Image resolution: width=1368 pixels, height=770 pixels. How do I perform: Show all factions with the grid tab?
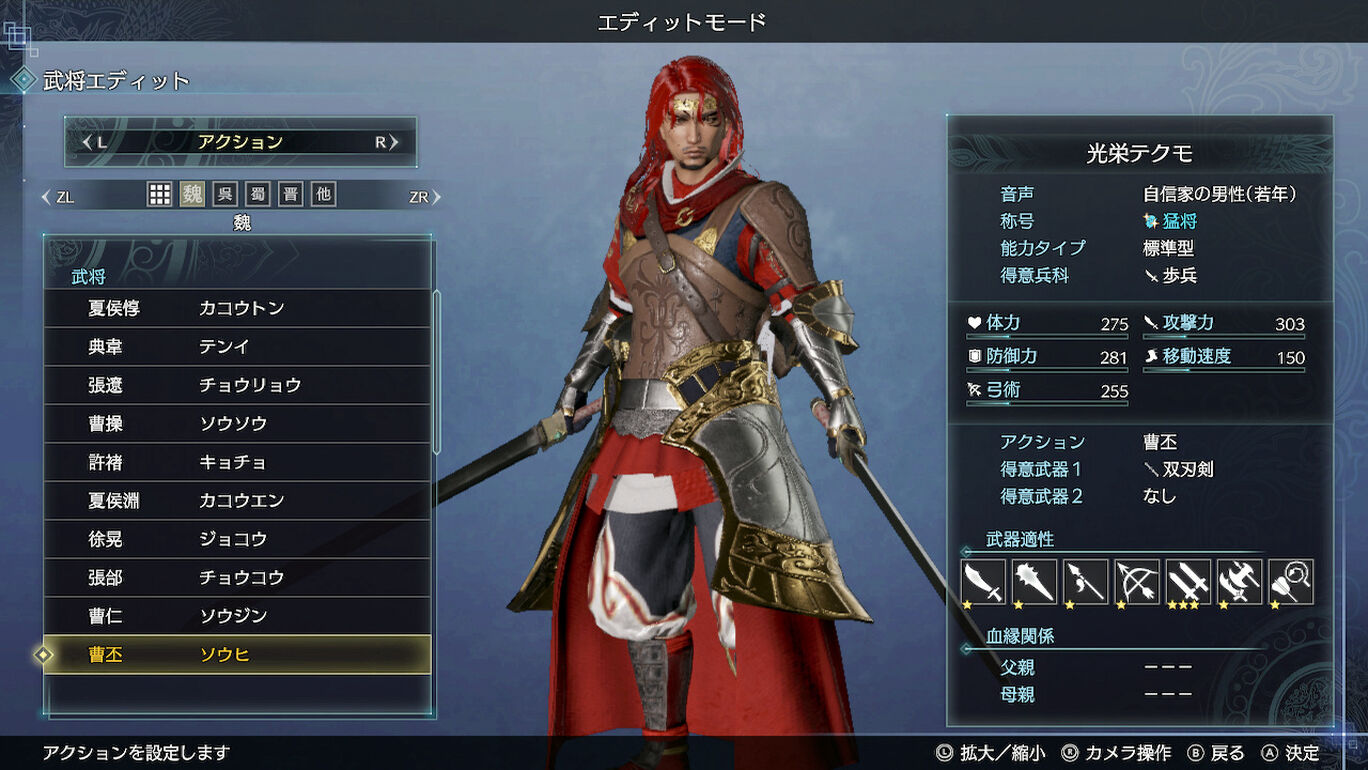[159, 195]
